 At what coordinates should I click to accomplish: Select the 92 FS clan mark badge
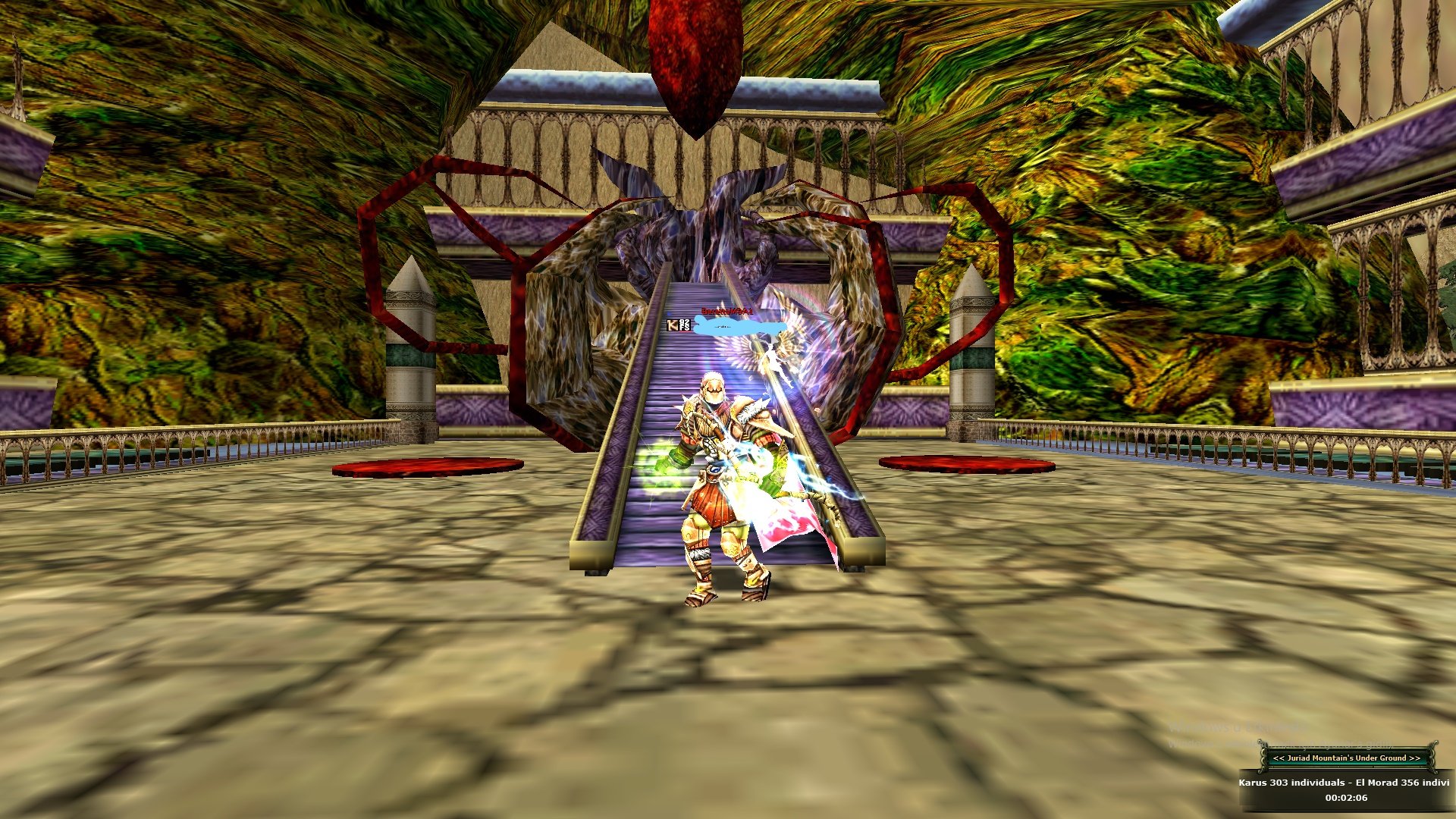[x=685, y=325]
